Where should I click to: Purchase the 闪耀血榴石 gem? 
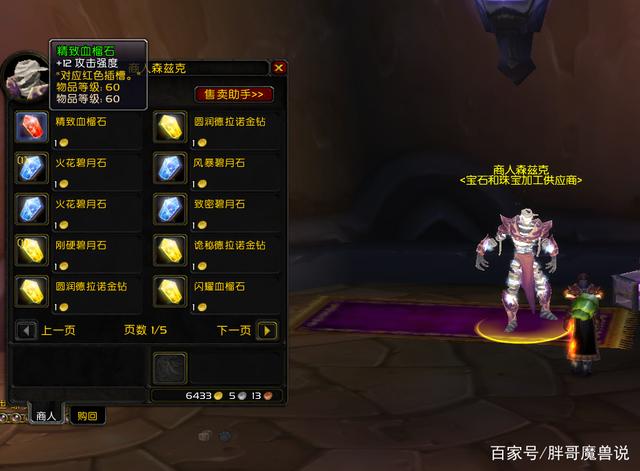168,291
